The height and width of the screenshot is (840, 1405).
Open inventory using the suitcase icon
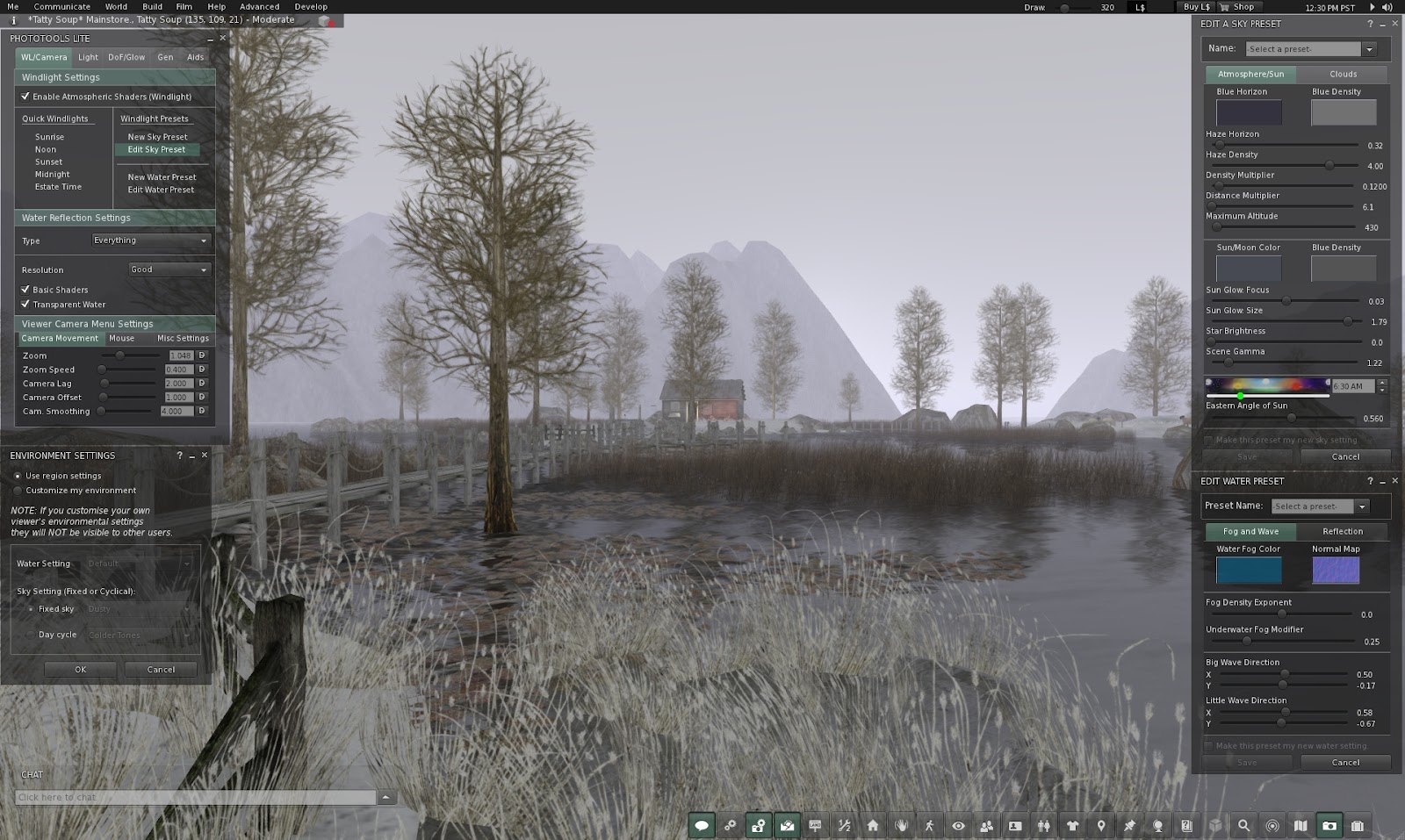[x=1358, y=825]
